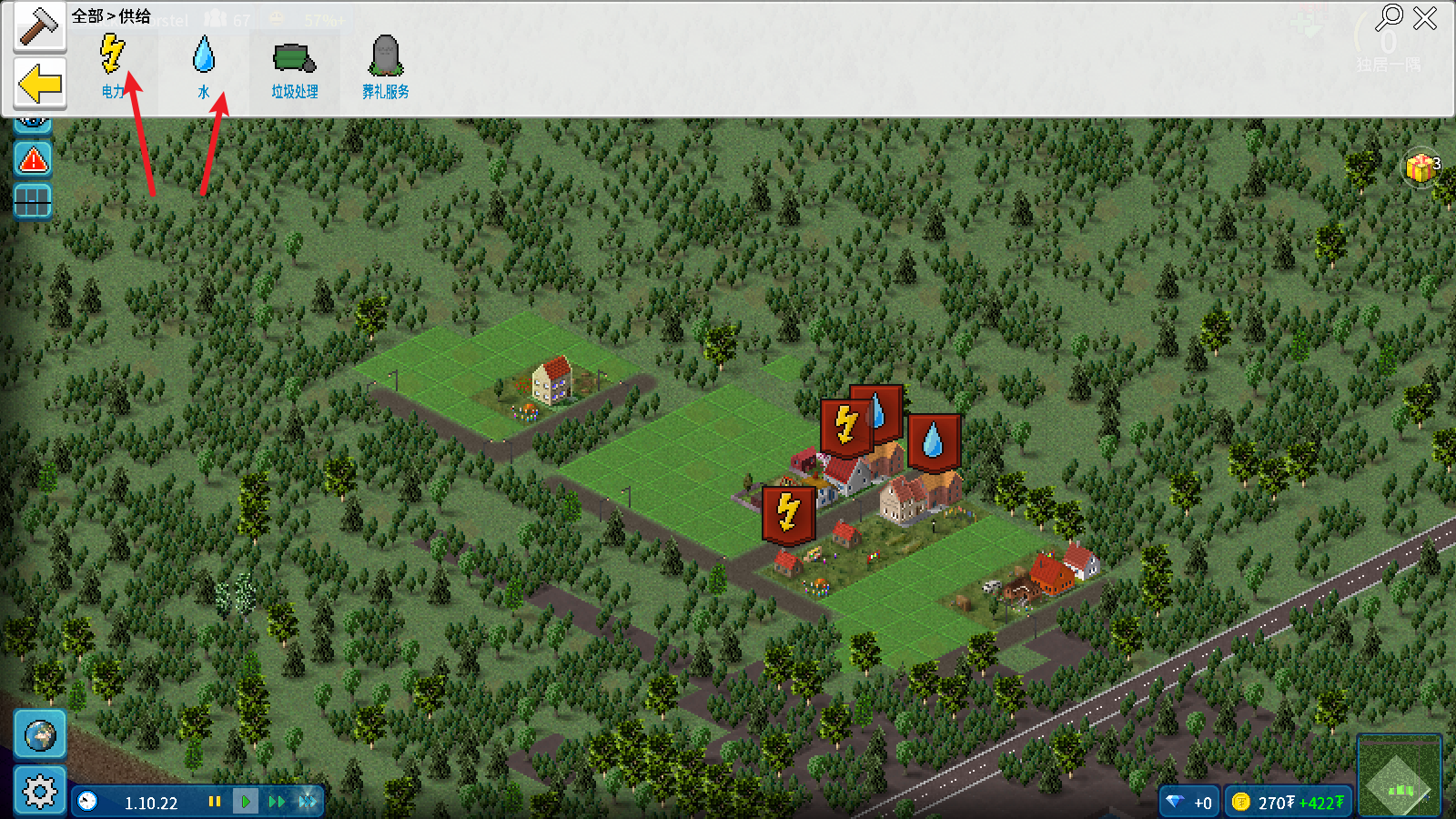Pause the game simulation
The width and height of the screenshot is (1456, 819).
click(x=215, y=802)
